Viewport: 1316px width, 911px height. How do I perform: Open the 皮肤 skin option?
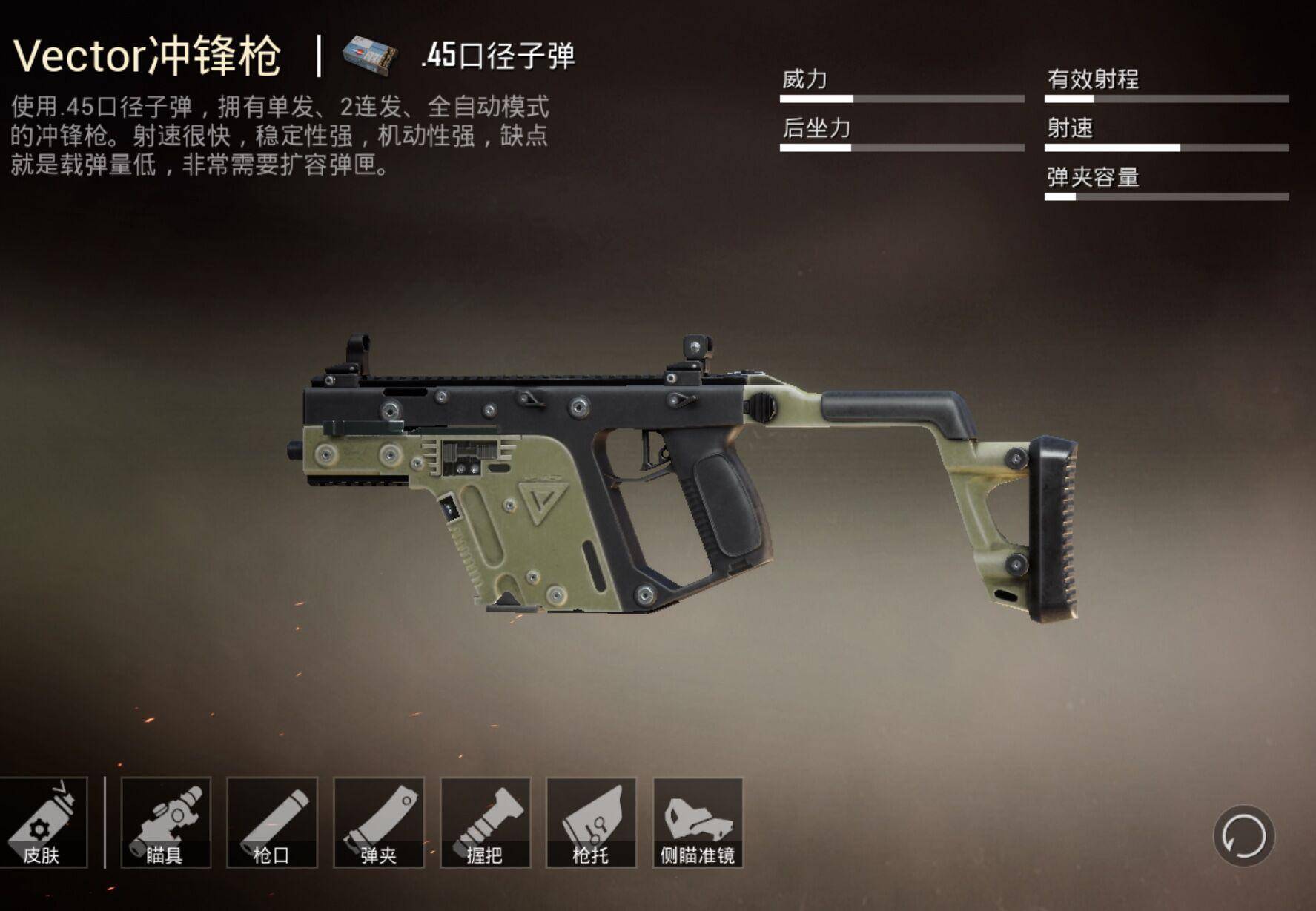(42, 822)
